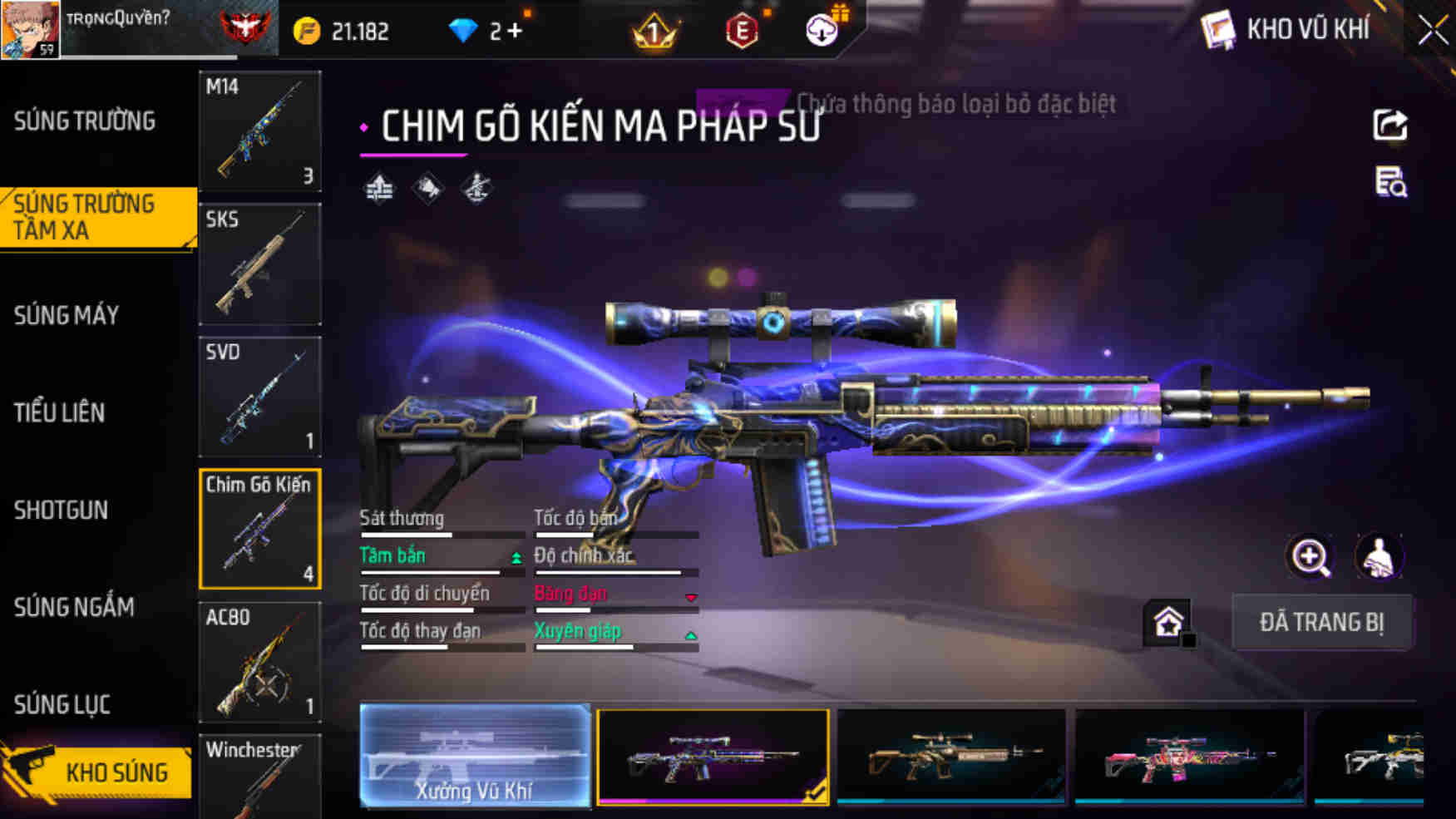Image resolution: width=1456 pixels, height=819 pixels.
Task: Select the SVD weapon thumbnail in sidebar
Action: [260, 397]
